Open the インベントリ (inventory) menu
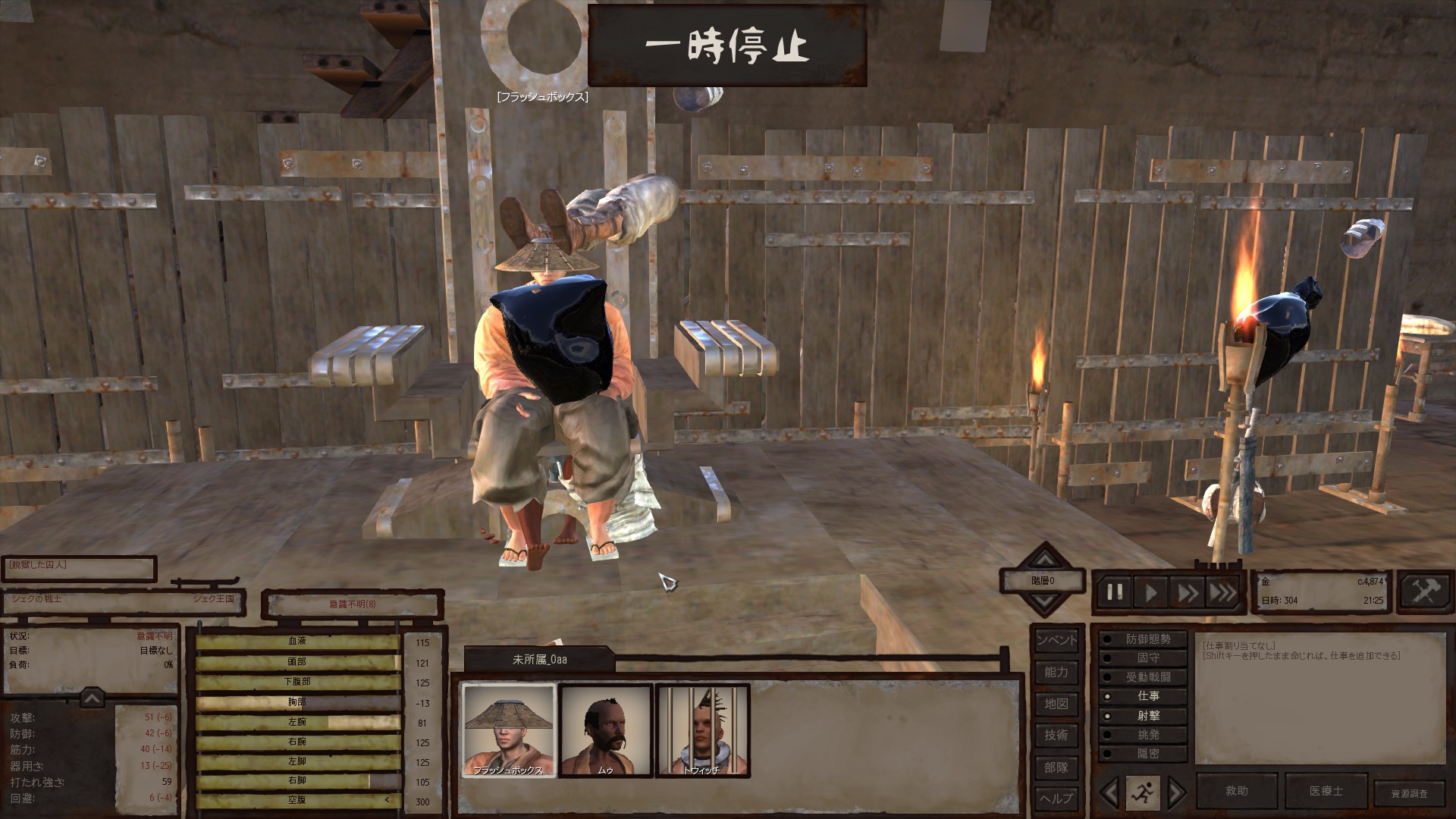This screenshot has width=1456, height=819. click(x=1056, y=640)
